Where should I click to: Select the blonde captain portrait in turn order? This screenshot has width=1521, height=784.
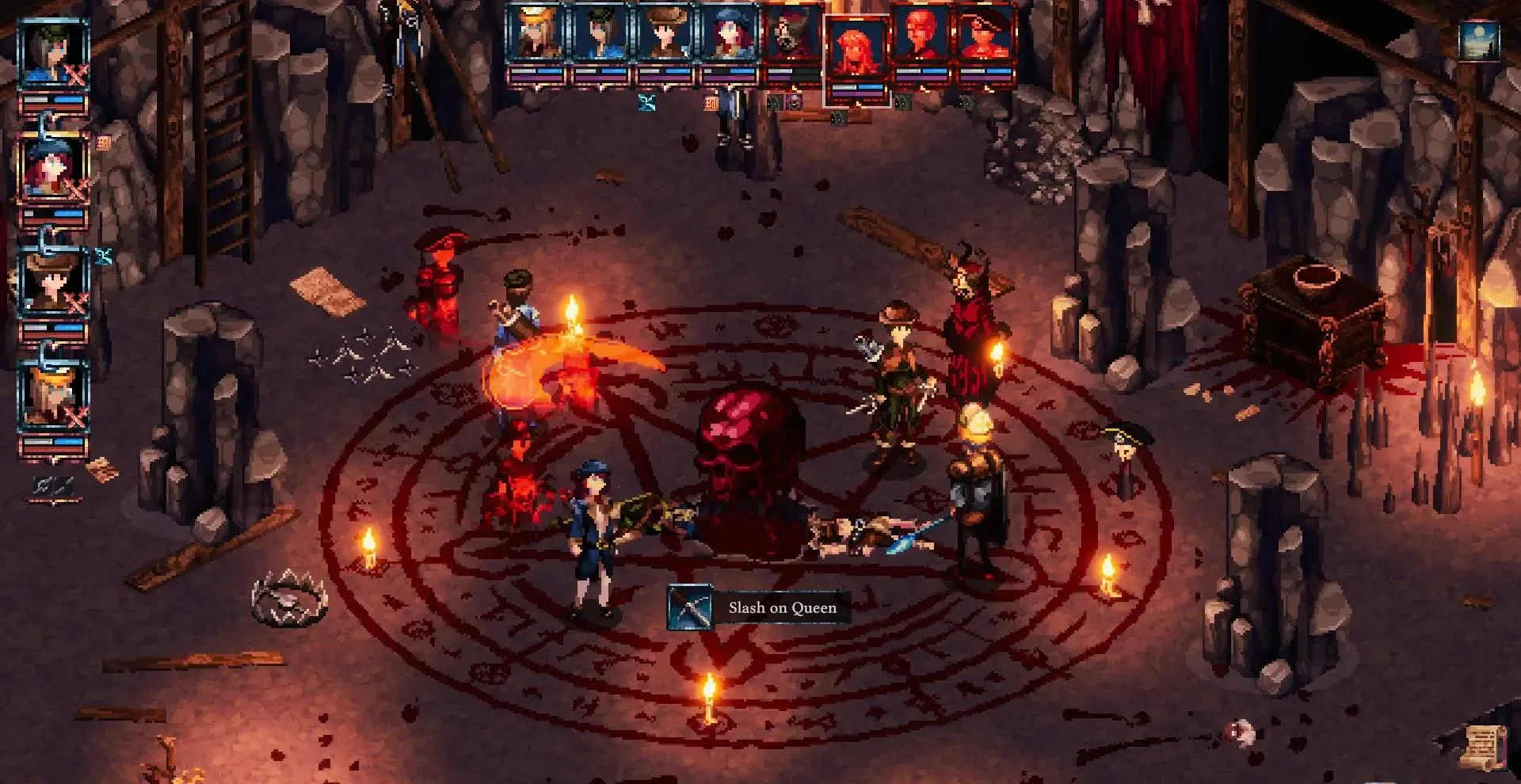536,36
